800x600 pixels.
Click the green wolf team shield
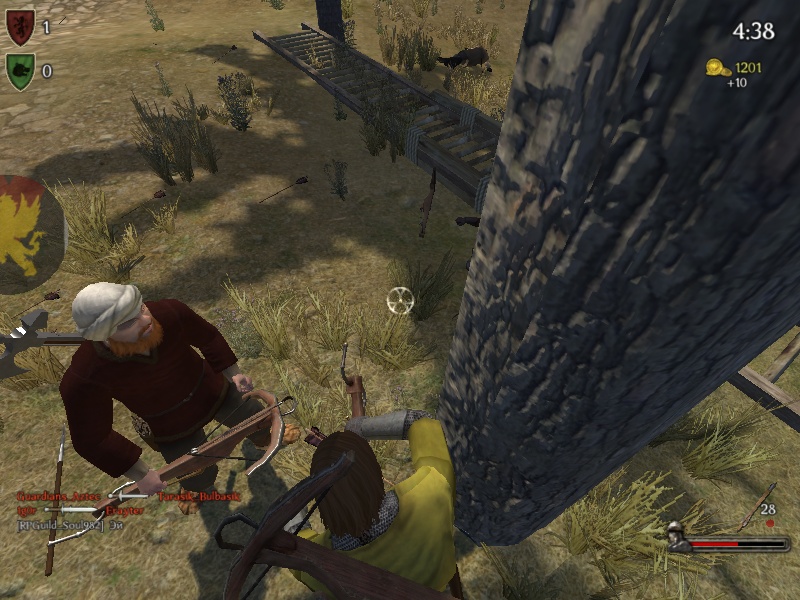coord(20,72)
